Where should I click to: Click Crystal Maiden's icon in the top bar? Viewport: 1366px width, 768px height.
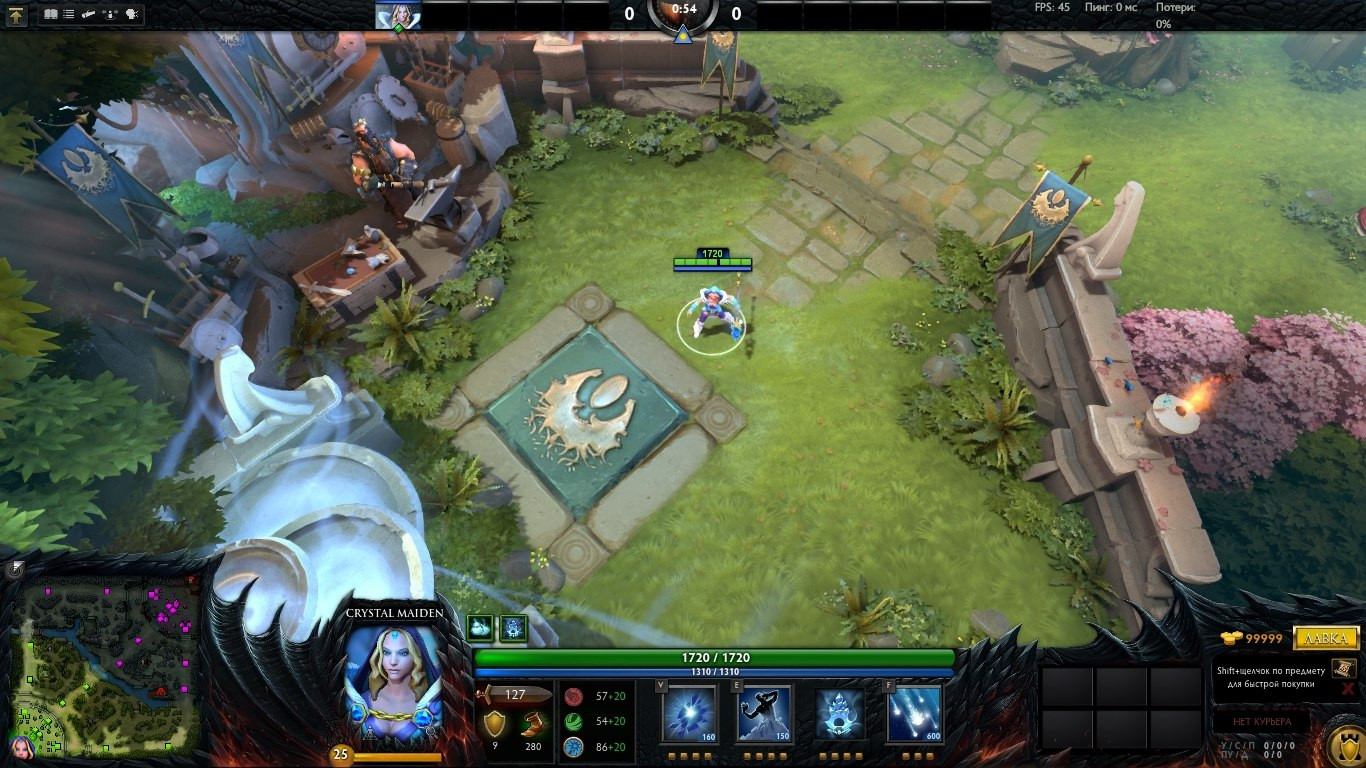tap(398, 15)
